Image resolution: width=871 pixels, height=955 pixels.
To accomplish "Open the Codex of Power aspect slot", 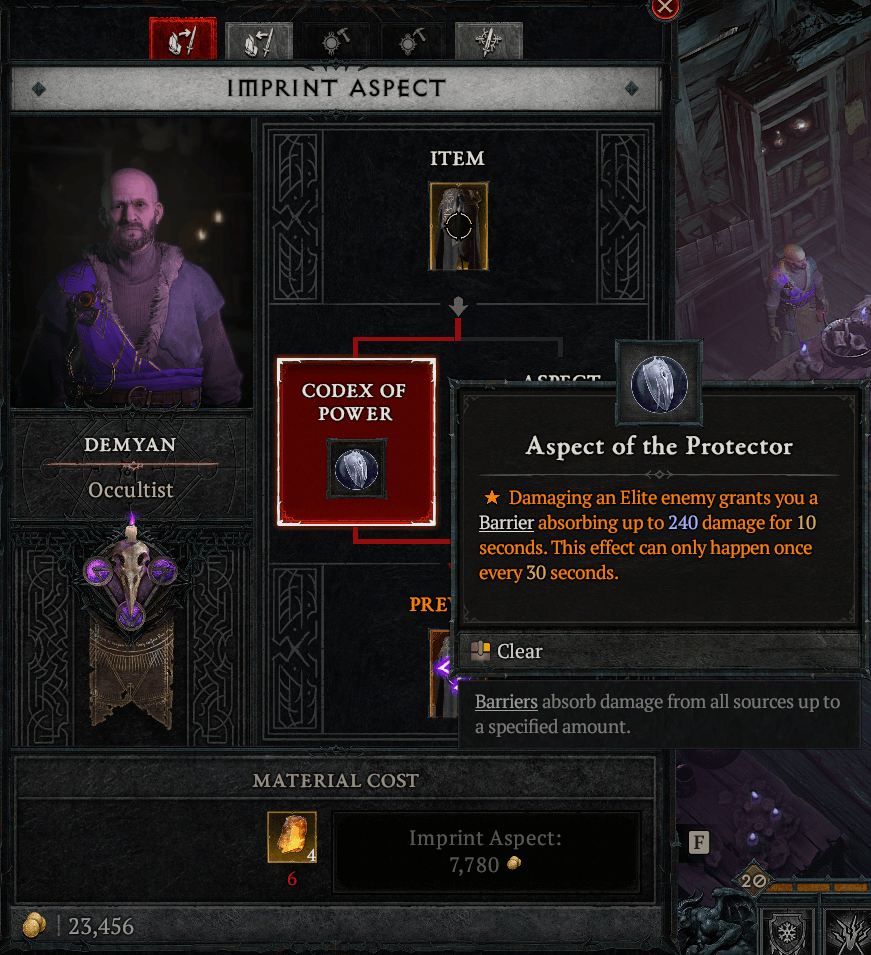I will coord(357,442).
